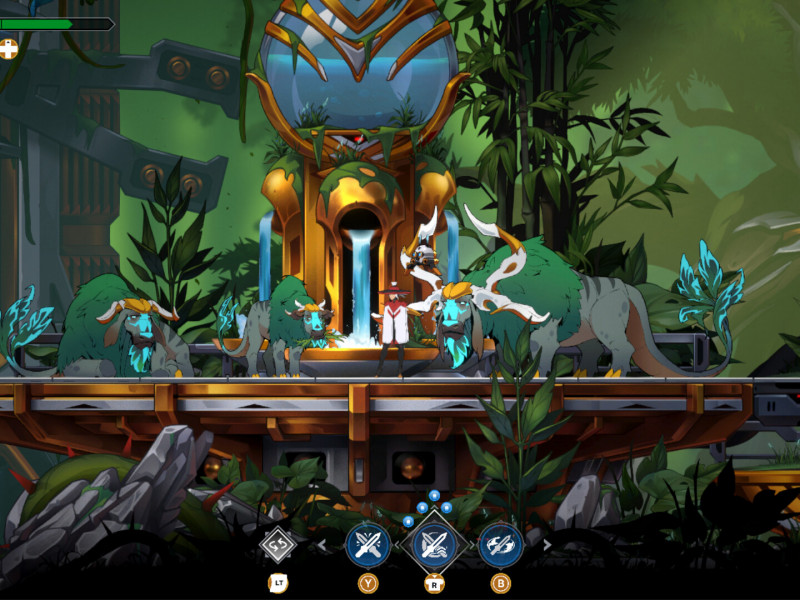Use the sword wave ability in center diamond
Image resolution: width=800 pixels, height=600 pixels.
(x=434, y=545)
